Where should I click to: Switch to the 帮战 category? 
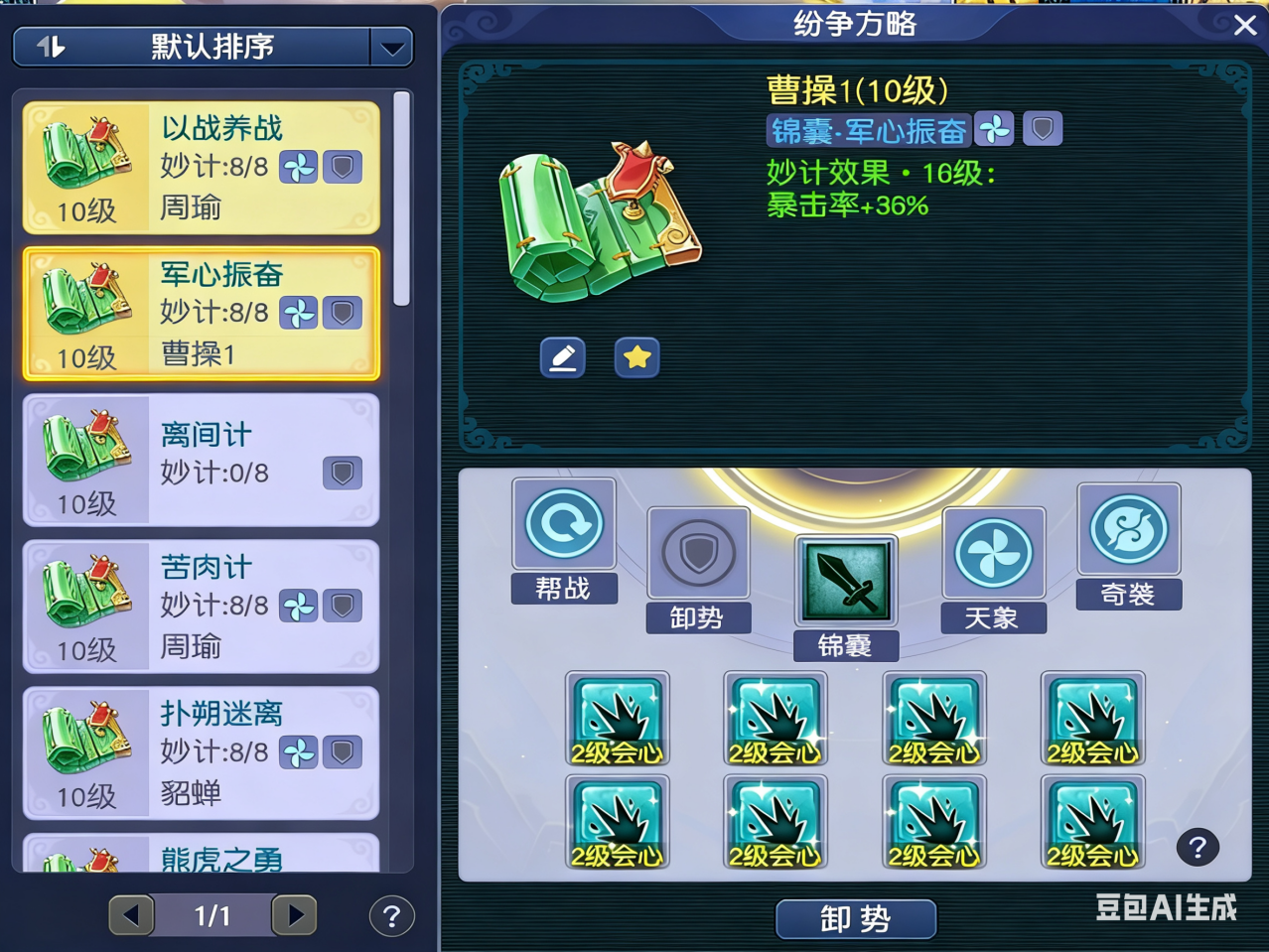564,539
